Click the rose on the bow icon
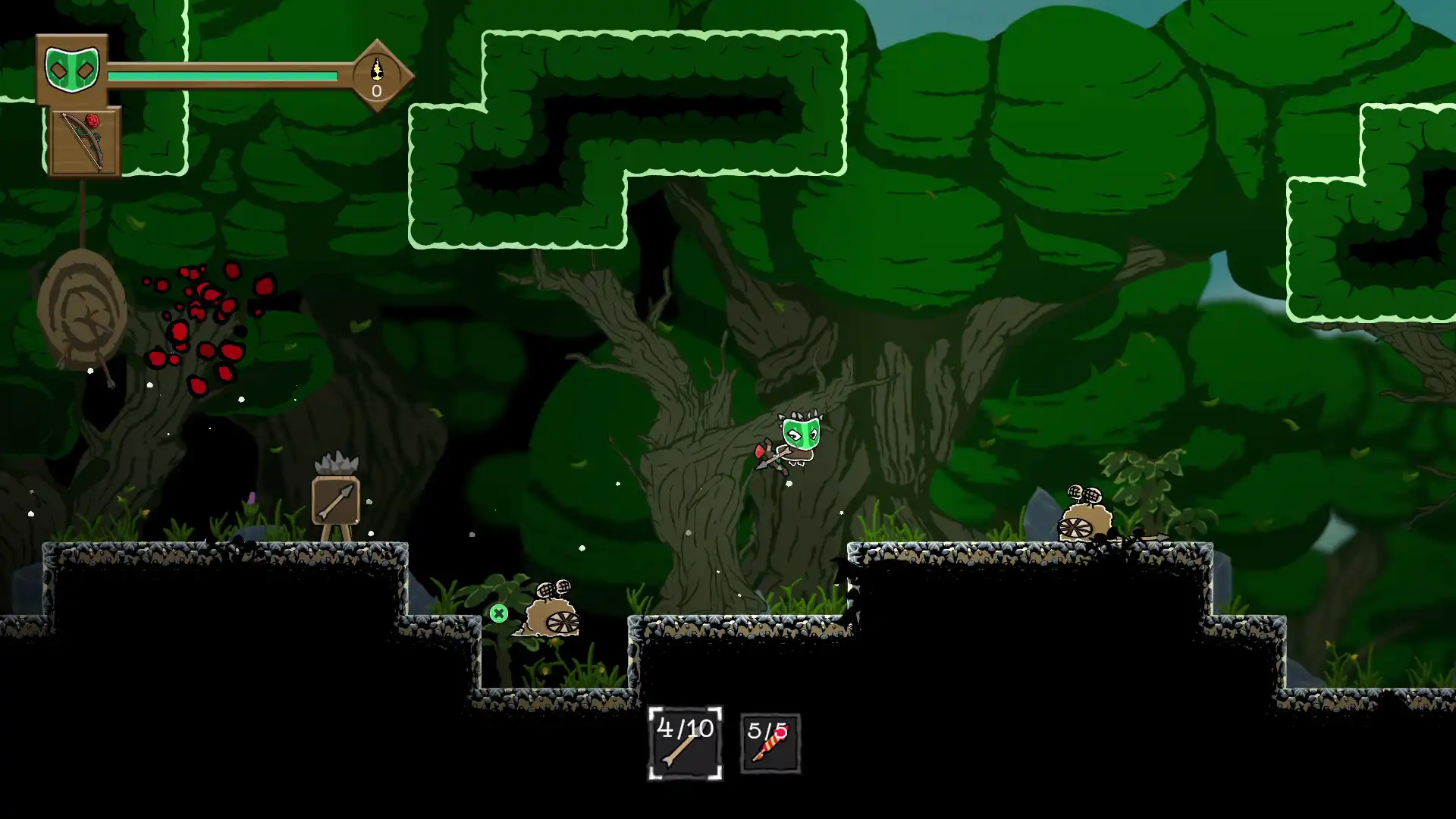 point(93,121)
